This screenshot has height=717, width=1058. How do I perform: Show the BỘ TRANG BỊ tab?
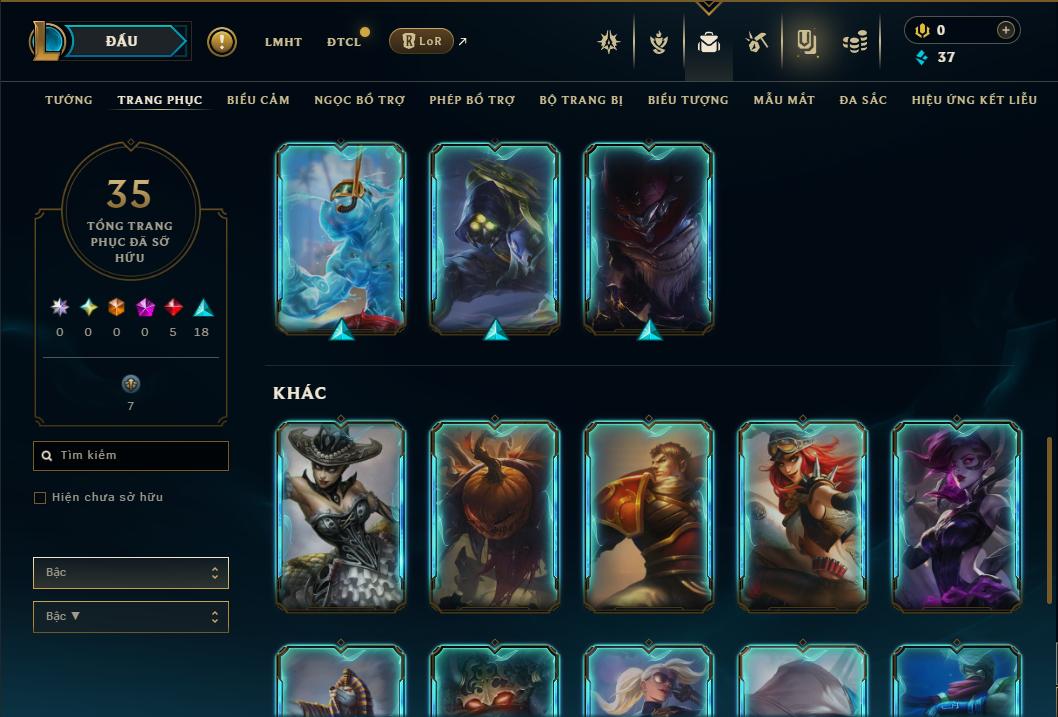pyautogui.click(x=581, y=100)
